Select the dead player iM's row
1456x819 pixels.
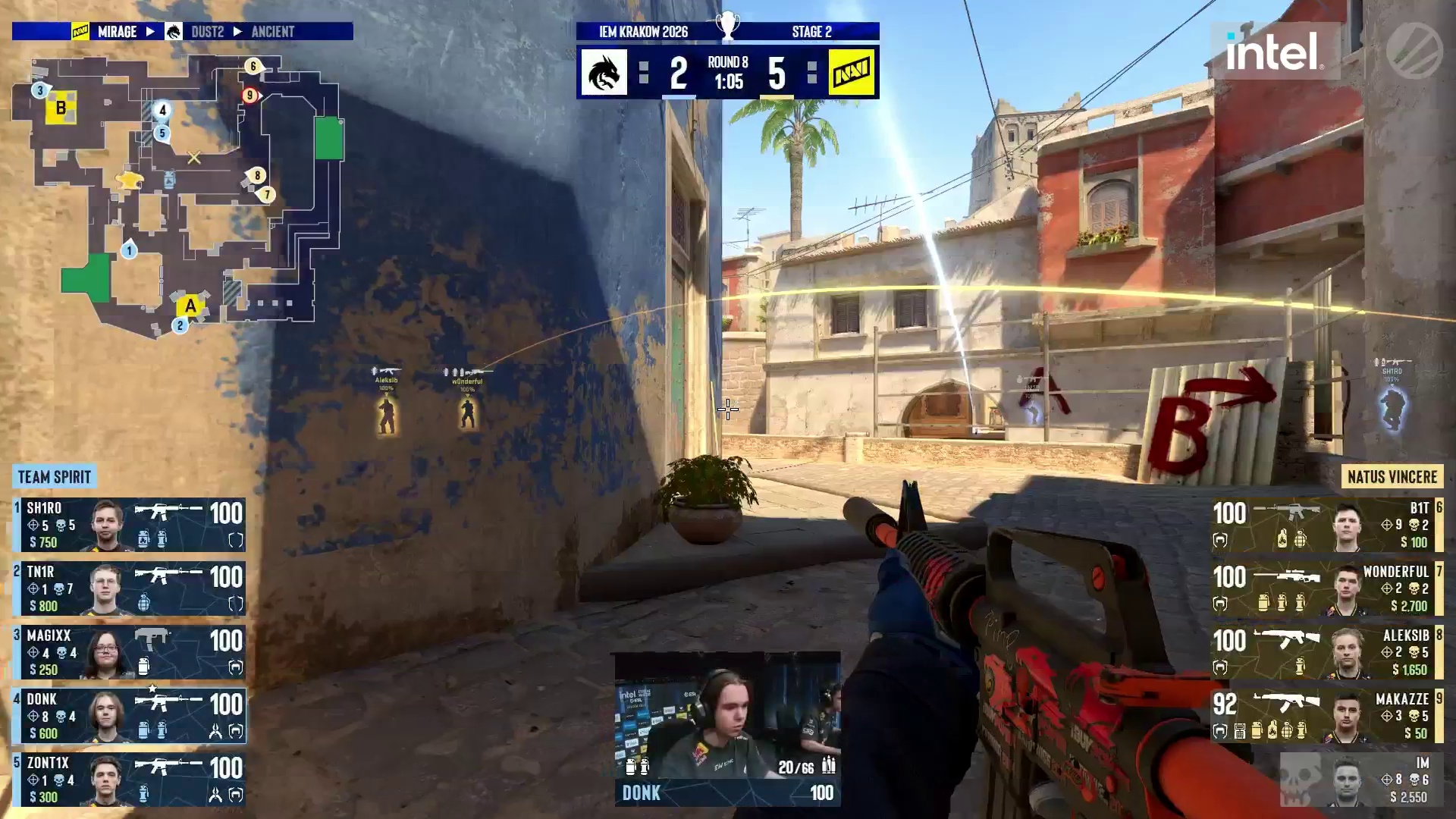click(x=1361, y=780)
